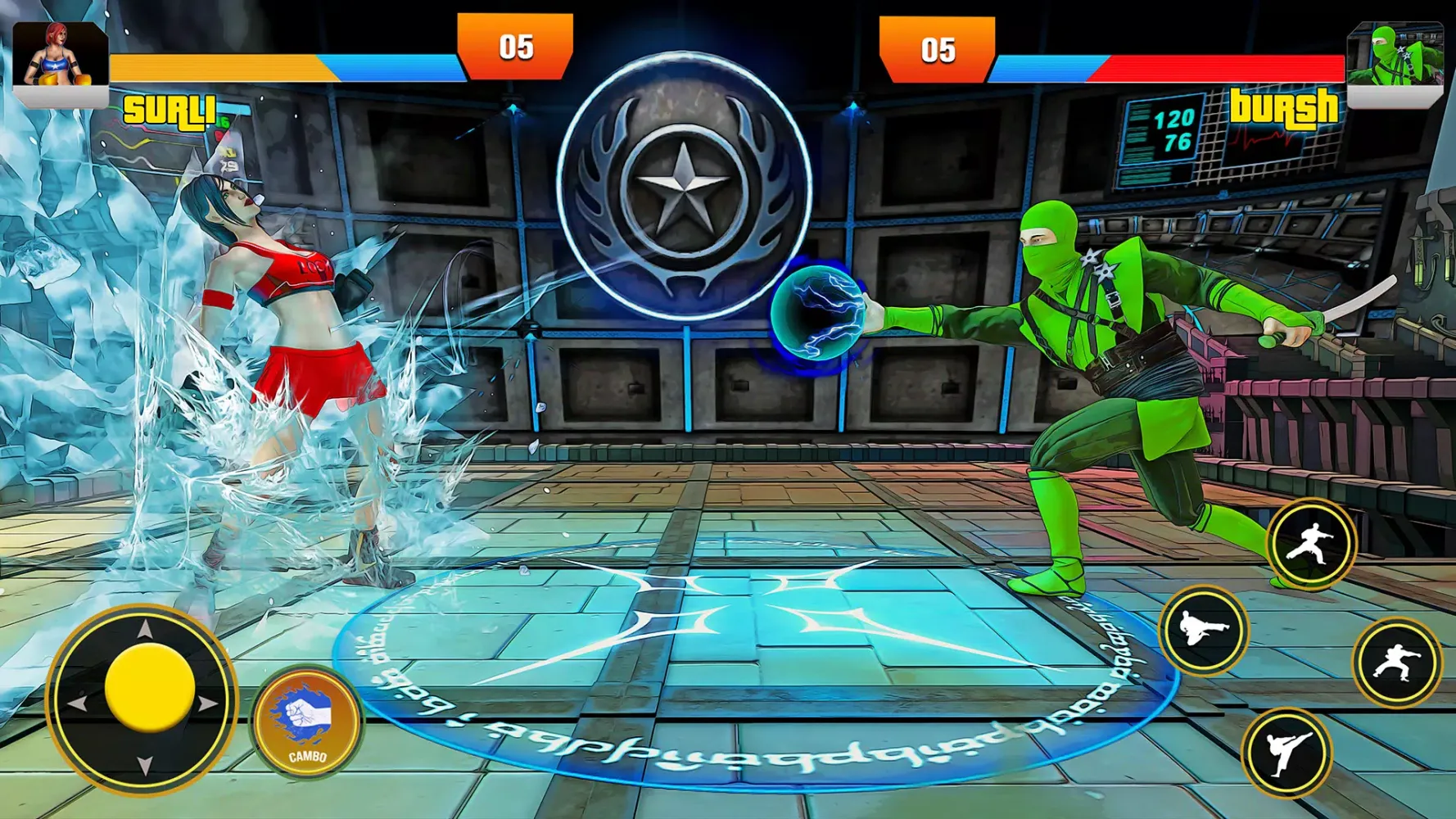Click the SURLI name label
Image resolution: width=1456 pixels, height=819 pixels.
pos(172,106)
